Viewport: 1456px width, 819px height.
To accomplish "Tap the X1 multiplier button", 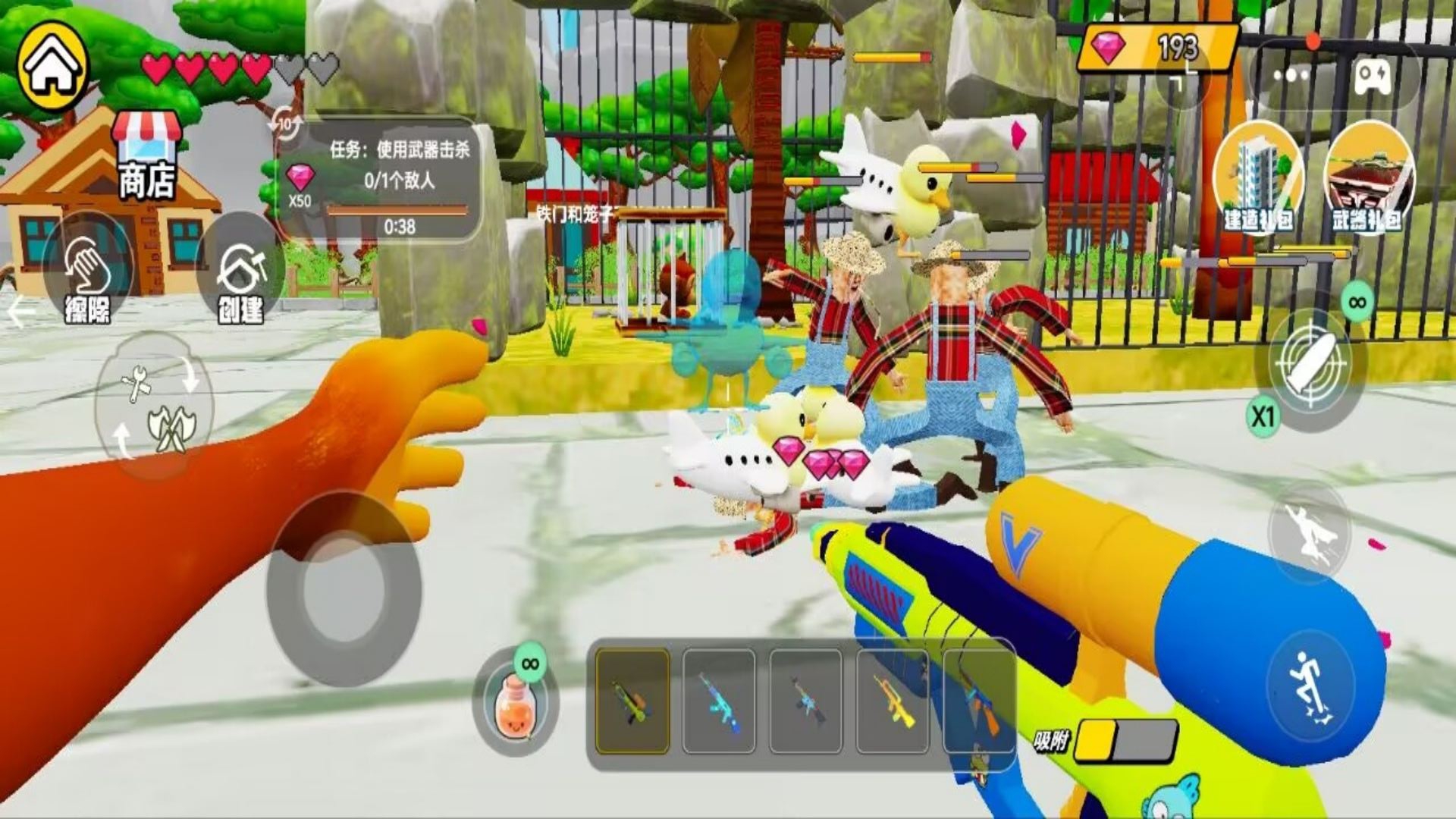I will pyautogui.click(x=1263, y=417).
